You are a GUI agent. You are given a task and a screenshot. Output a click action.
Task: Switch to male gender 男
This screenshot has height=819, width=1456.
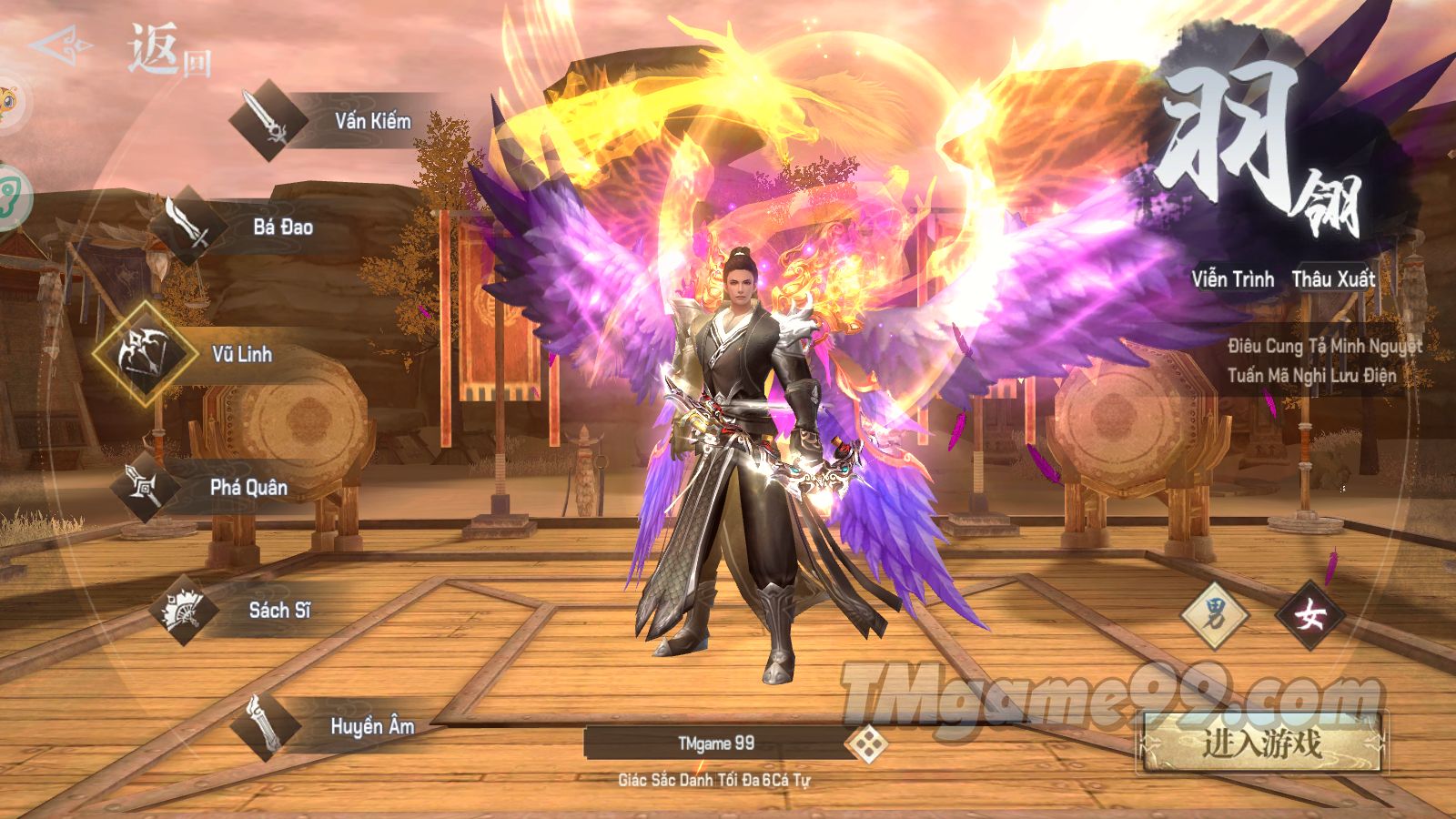click(1215, 618)
